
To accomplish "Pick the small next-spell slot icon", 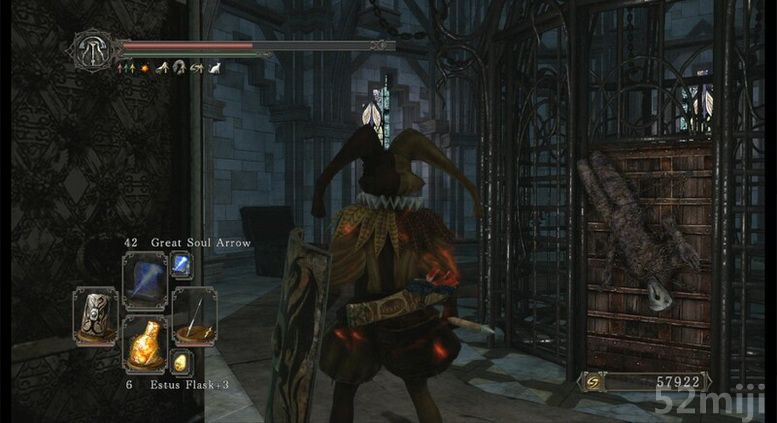I will coord(183,264).
